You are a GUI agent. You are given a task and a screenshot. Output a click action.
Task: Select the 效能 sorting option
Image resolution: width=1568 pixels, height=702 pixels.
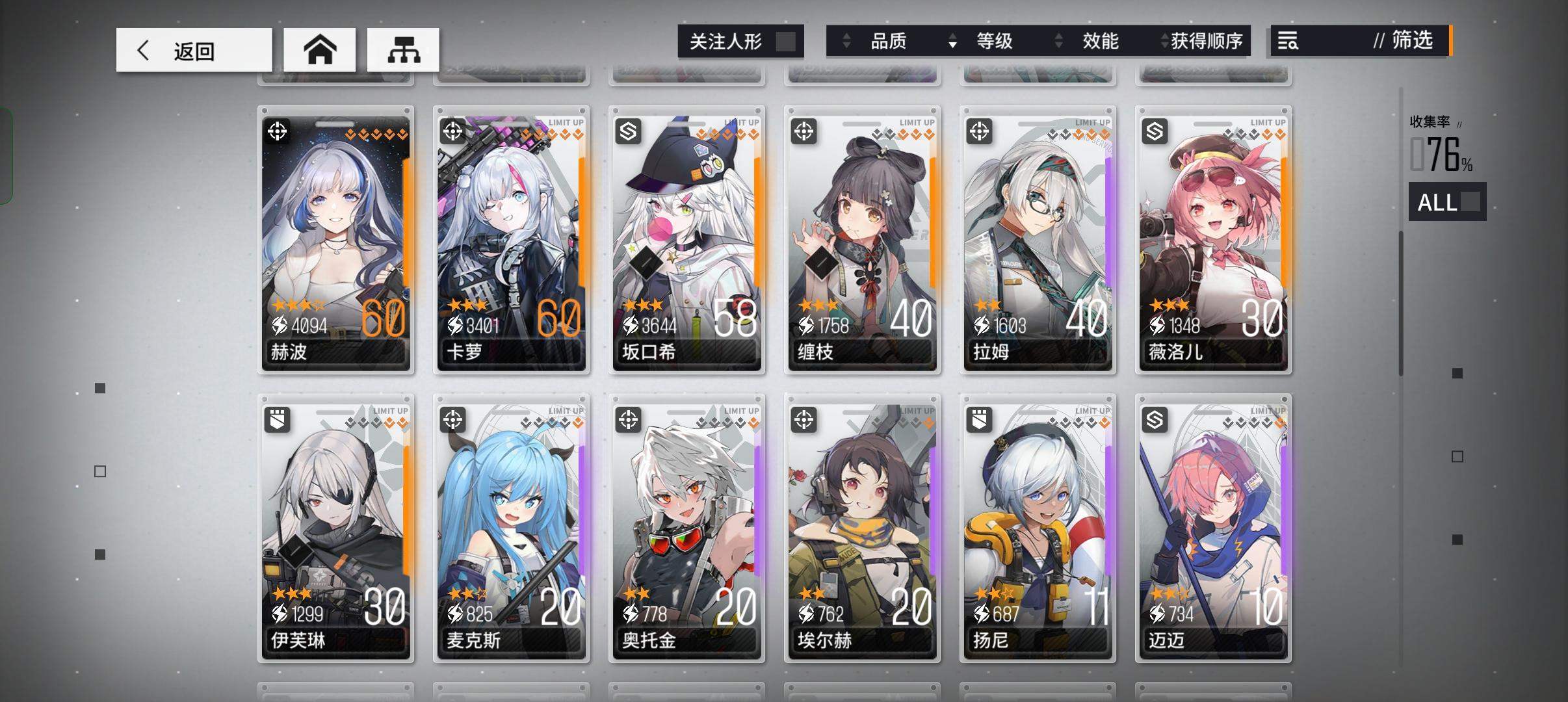click(x=1100, y=41)
